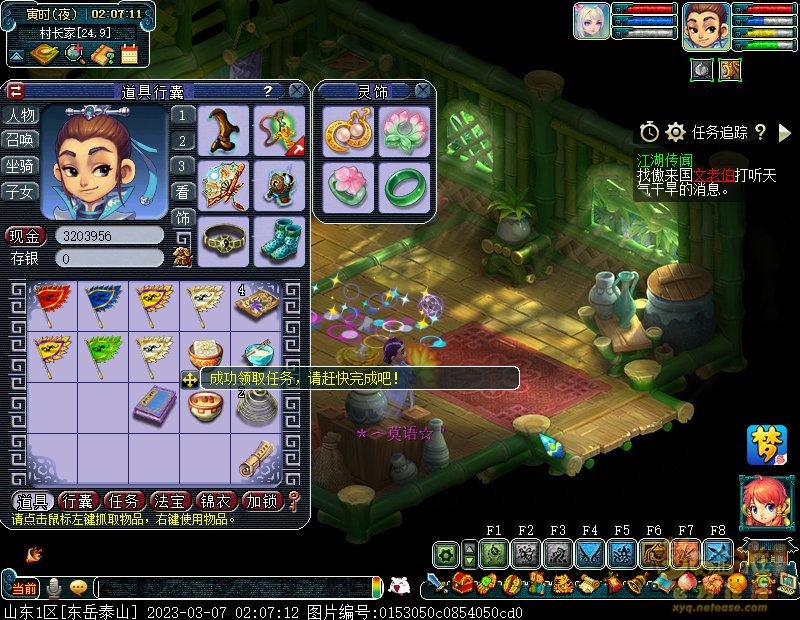Image resolution: width=800 pixels, height=620 pixels.
Task: Pick up the purple book item
Action: click(x=153, y=403)
